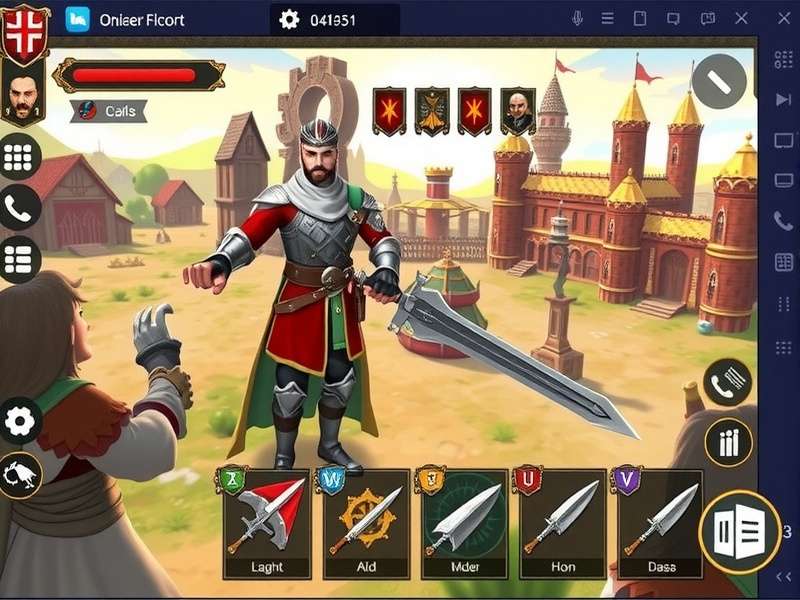
Task: Open the mustached player portrait
Action: click(20, 95)
